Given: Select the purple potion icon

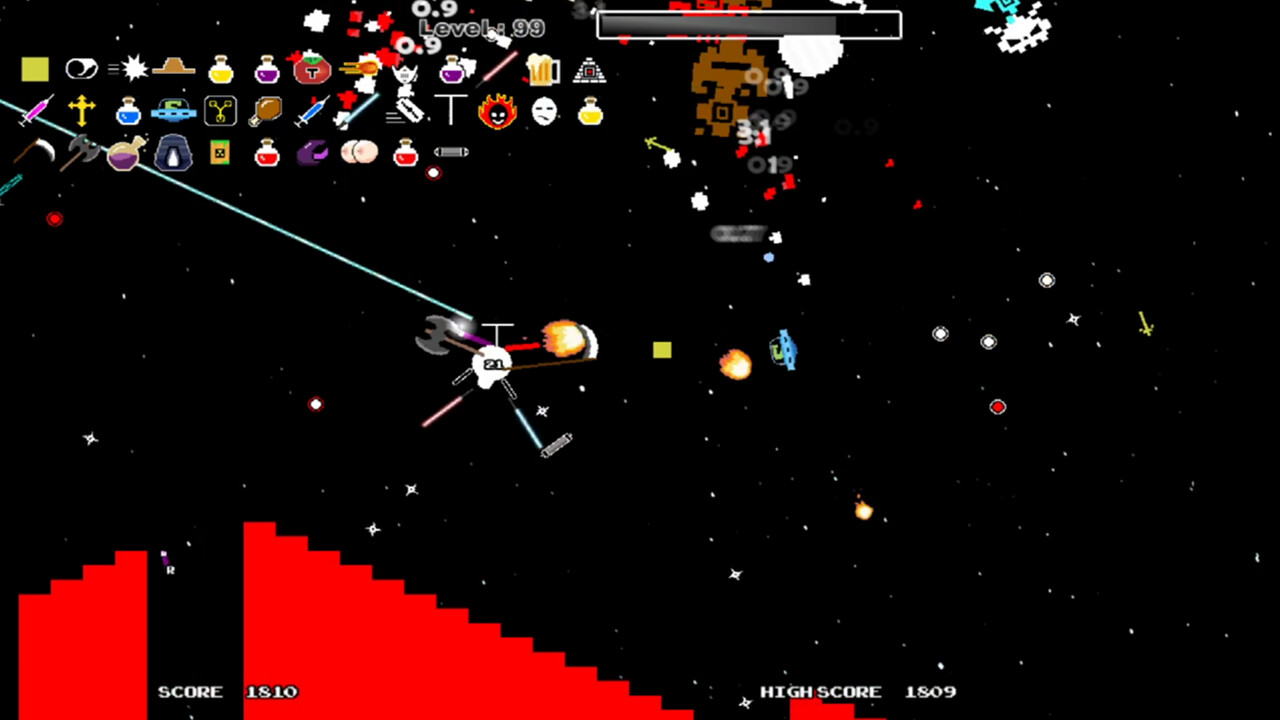Looking at the screenshot, I should coord(266,68).
